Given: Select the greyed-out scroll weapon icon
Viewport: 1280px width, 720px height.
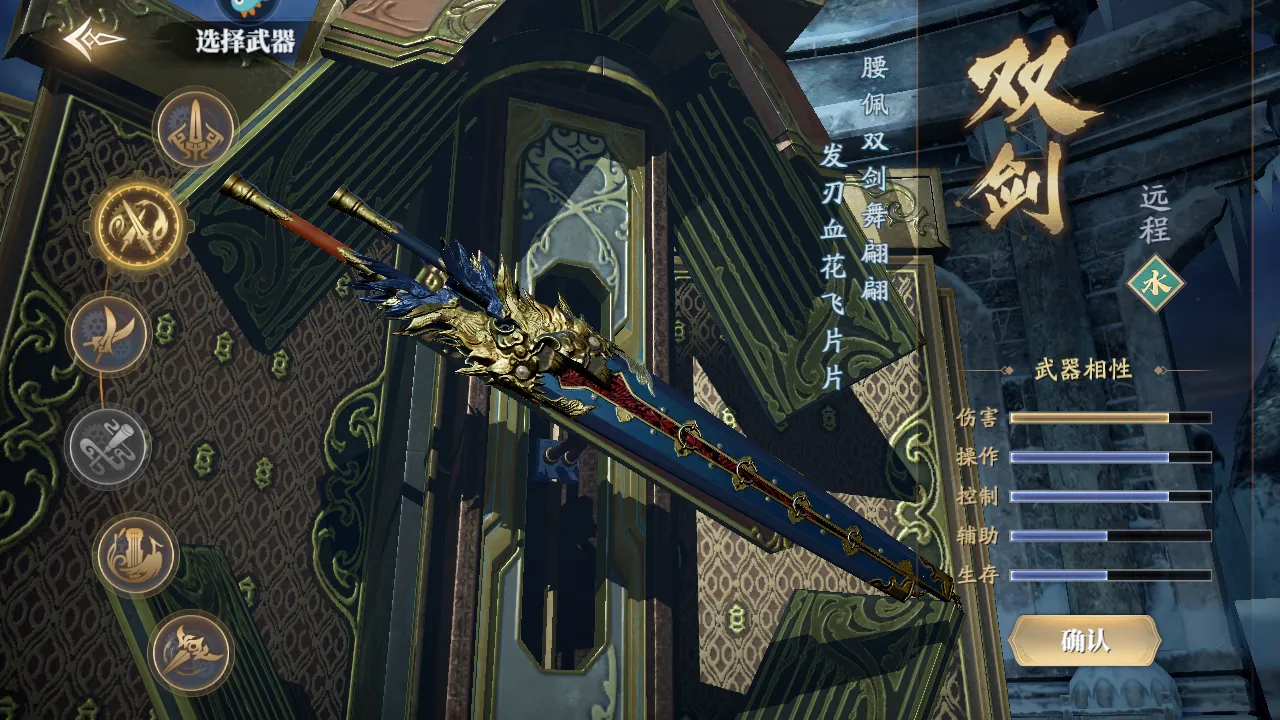Looking at the screenshot, I should [108, 446].
